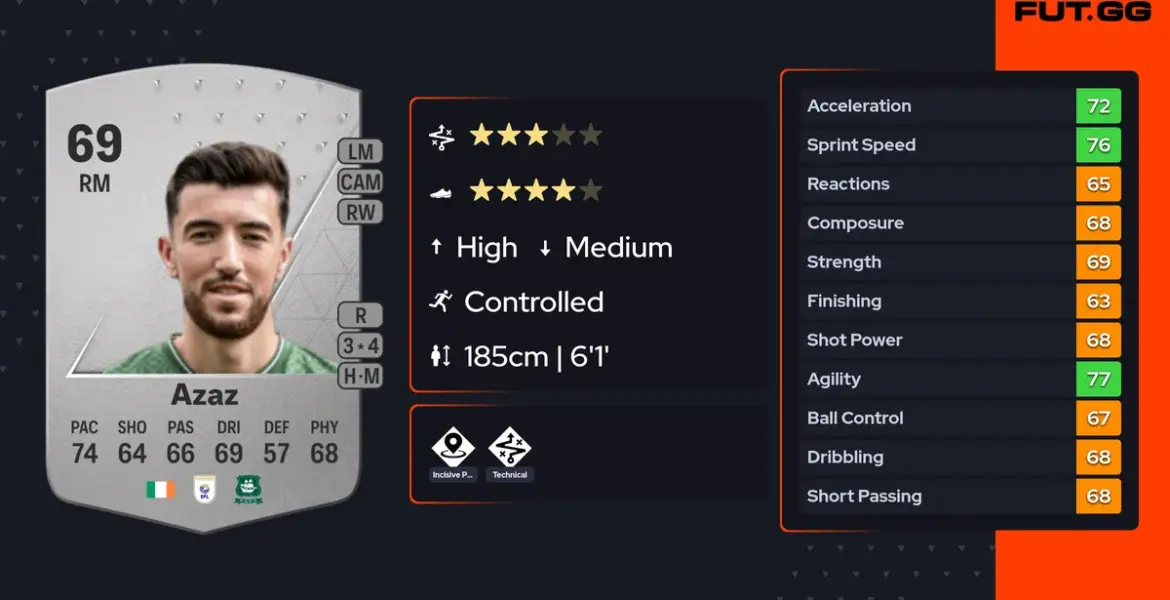
Task: Open the green club crest on the card
Action: click(x=248, y=490)
